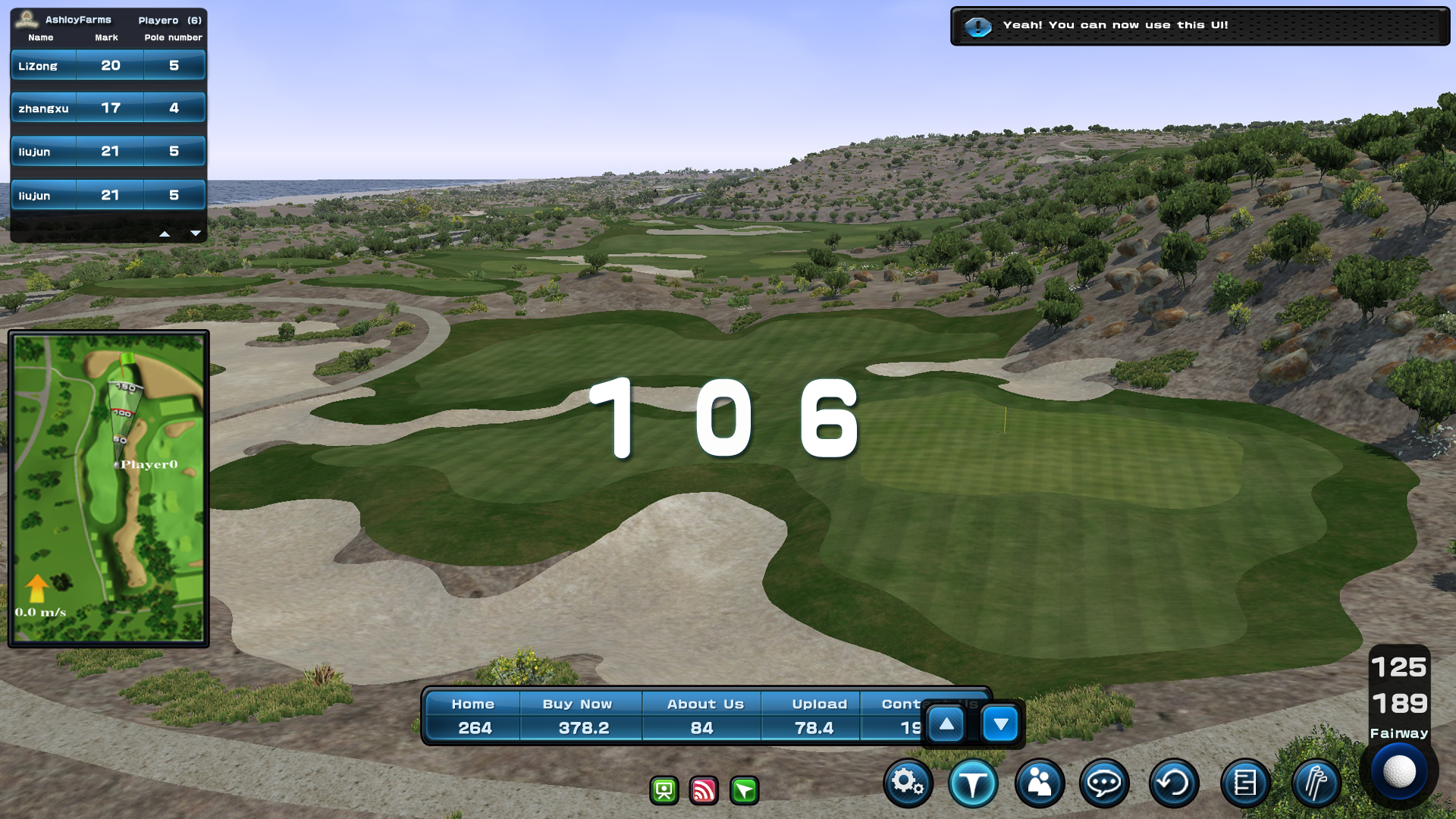This screenshot has width=1456, height=819.
Task: Click the blue up arrow button
Action: (x=946, y=725)
